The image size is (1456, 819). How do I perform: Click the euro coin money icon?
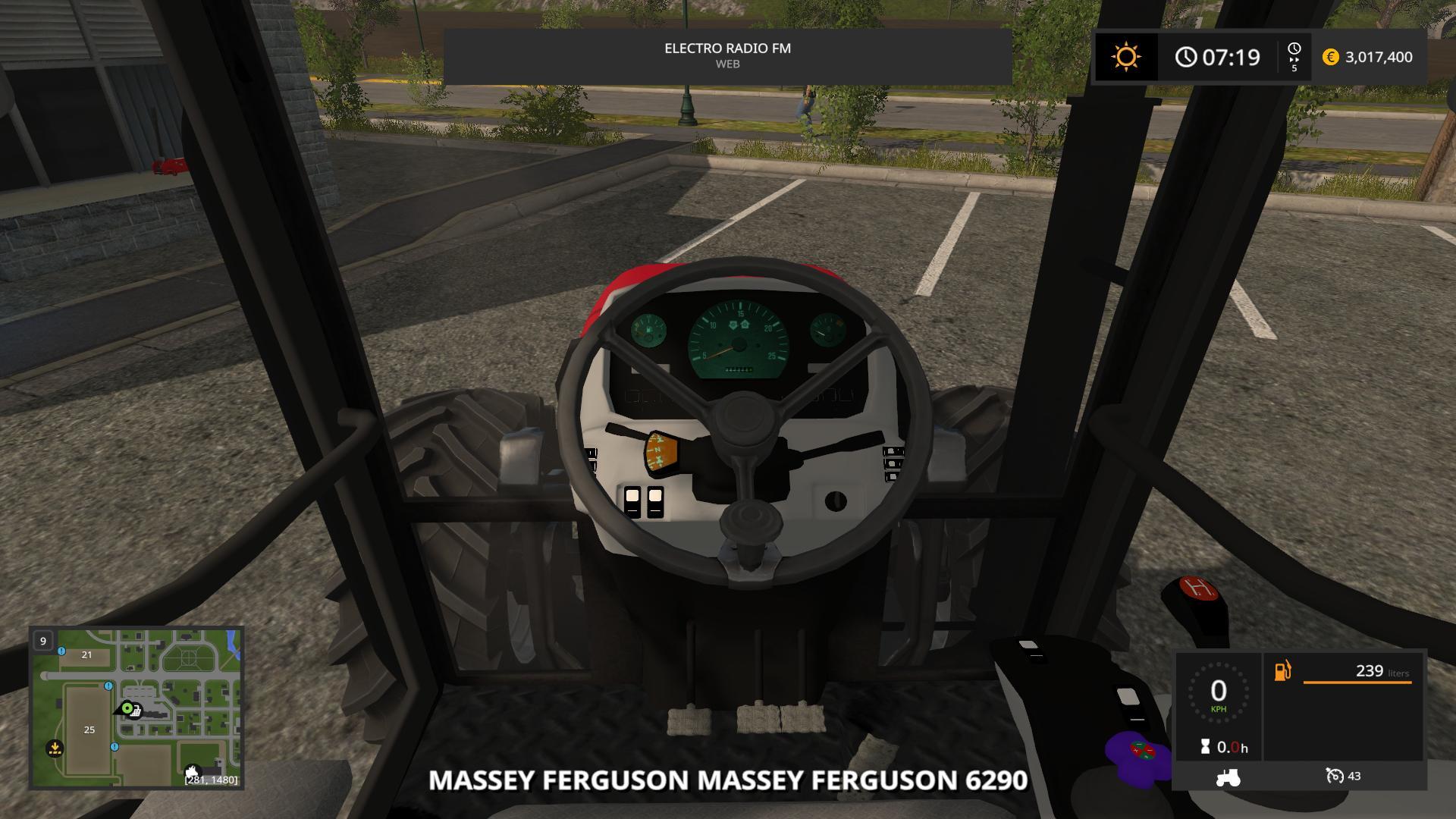click(x=1331, y=57)
